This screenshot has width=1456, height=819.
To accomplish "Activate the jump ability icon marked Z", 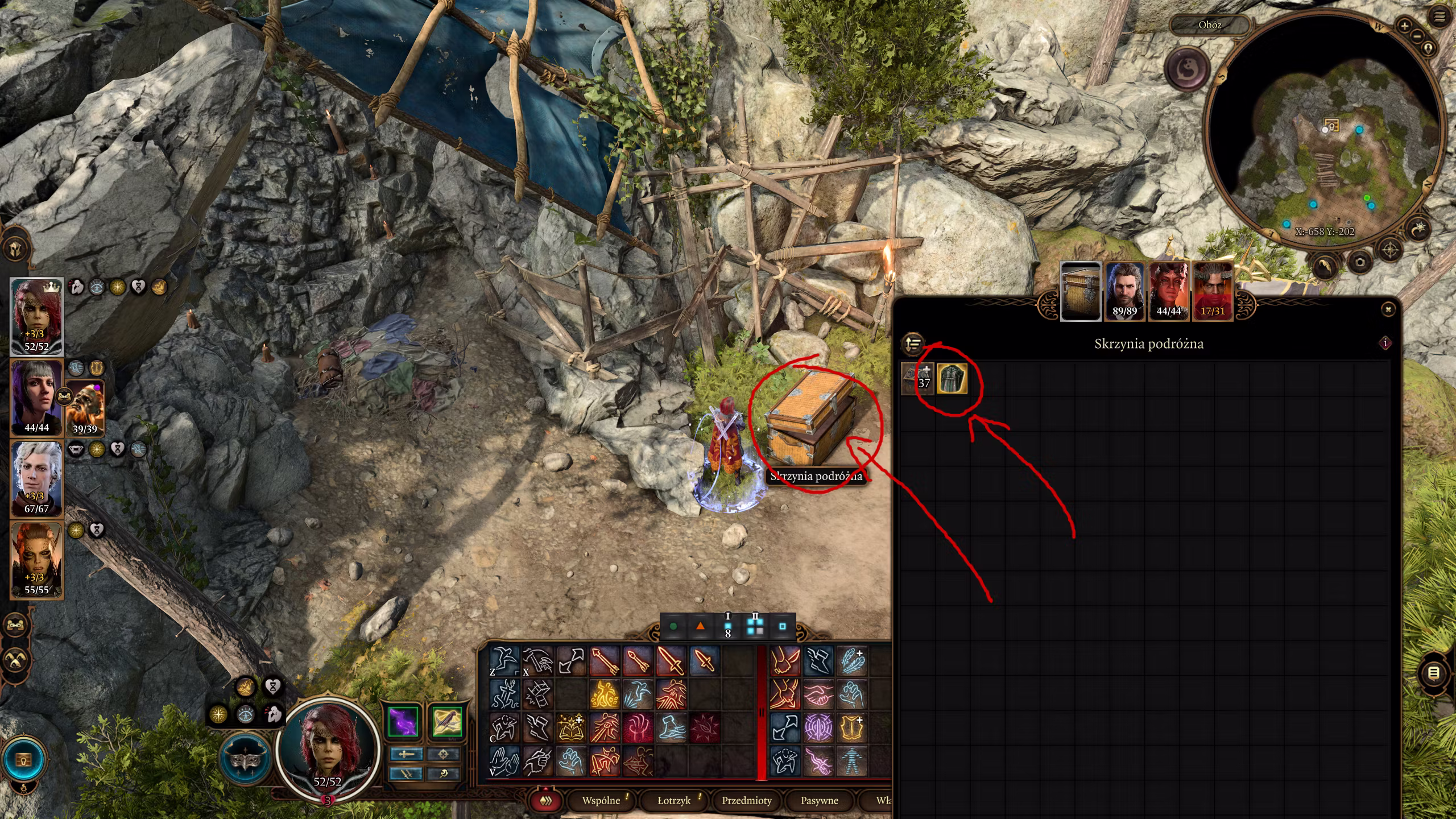I will [x=504, y=661].
